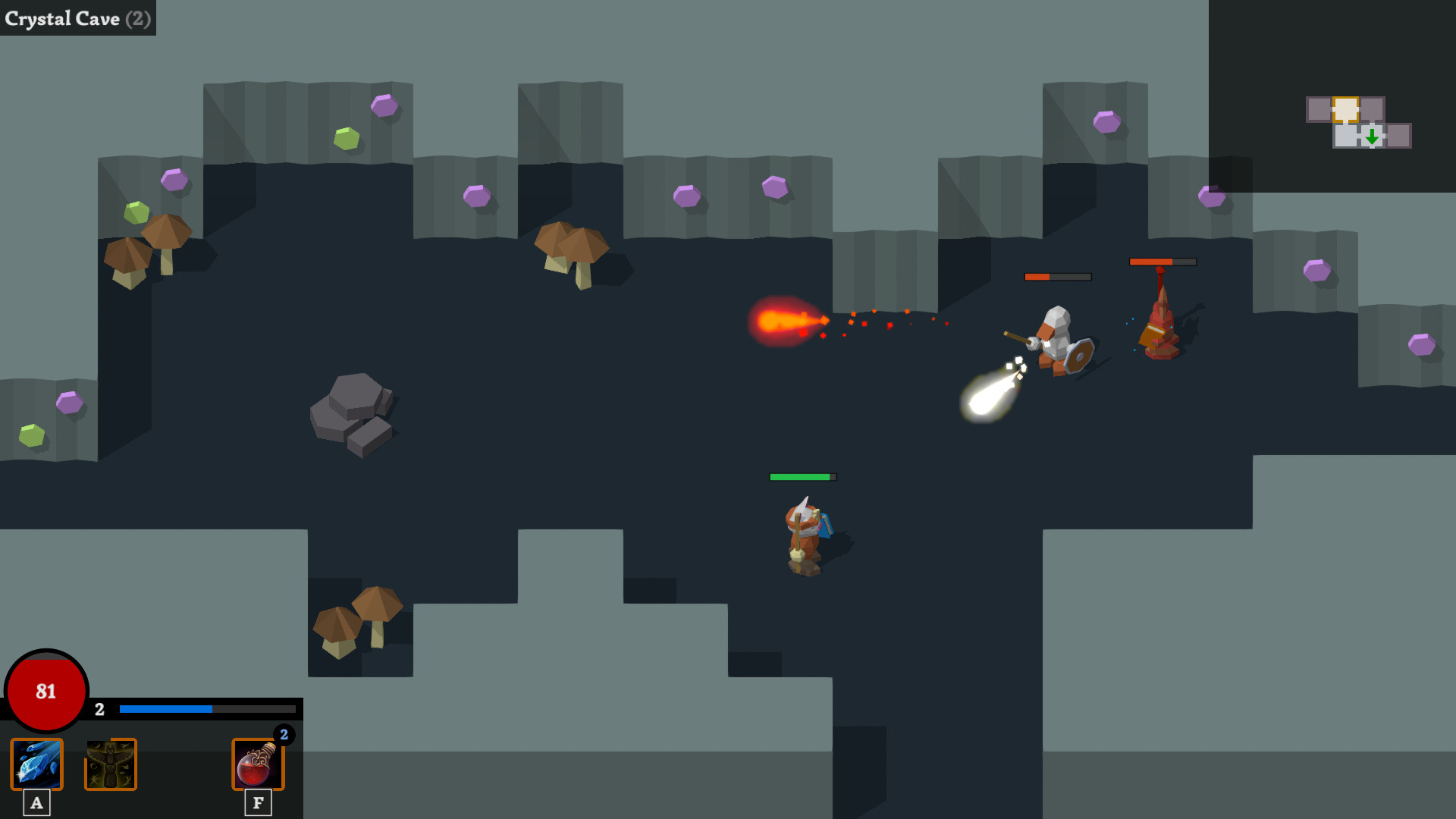Select the current room highlighted on the minimap

[1346, 108]
